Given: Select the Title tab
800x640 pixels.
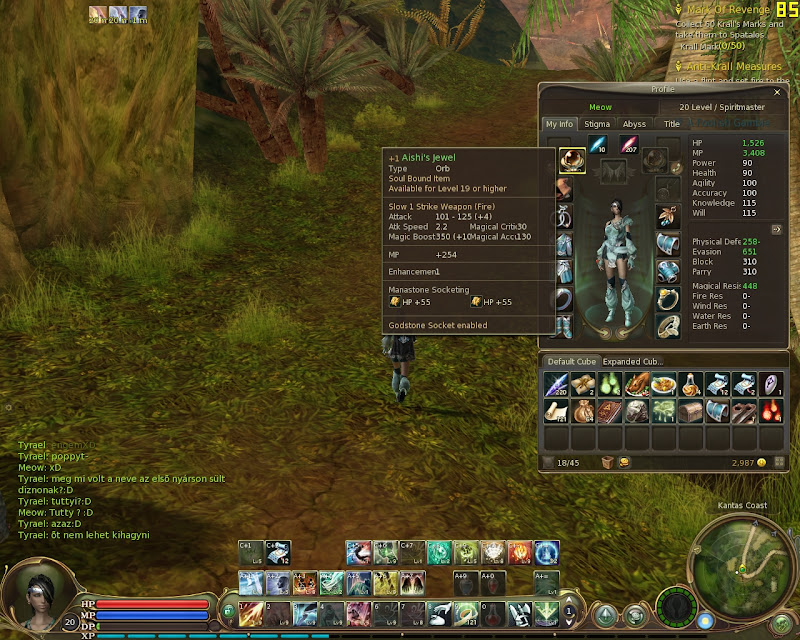Looking at the screenshot, I should tap(672, 124).
